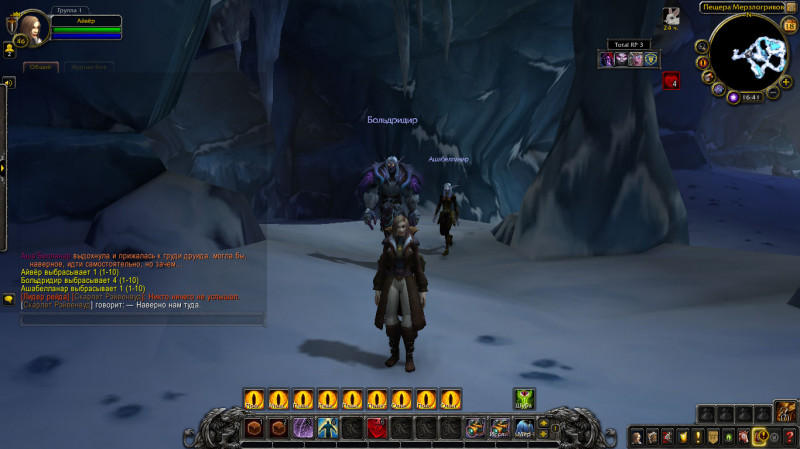This screenshot has height=449, width=800.
Task: Open the calendar showing day 18
Action: click(x=789, y=25)
